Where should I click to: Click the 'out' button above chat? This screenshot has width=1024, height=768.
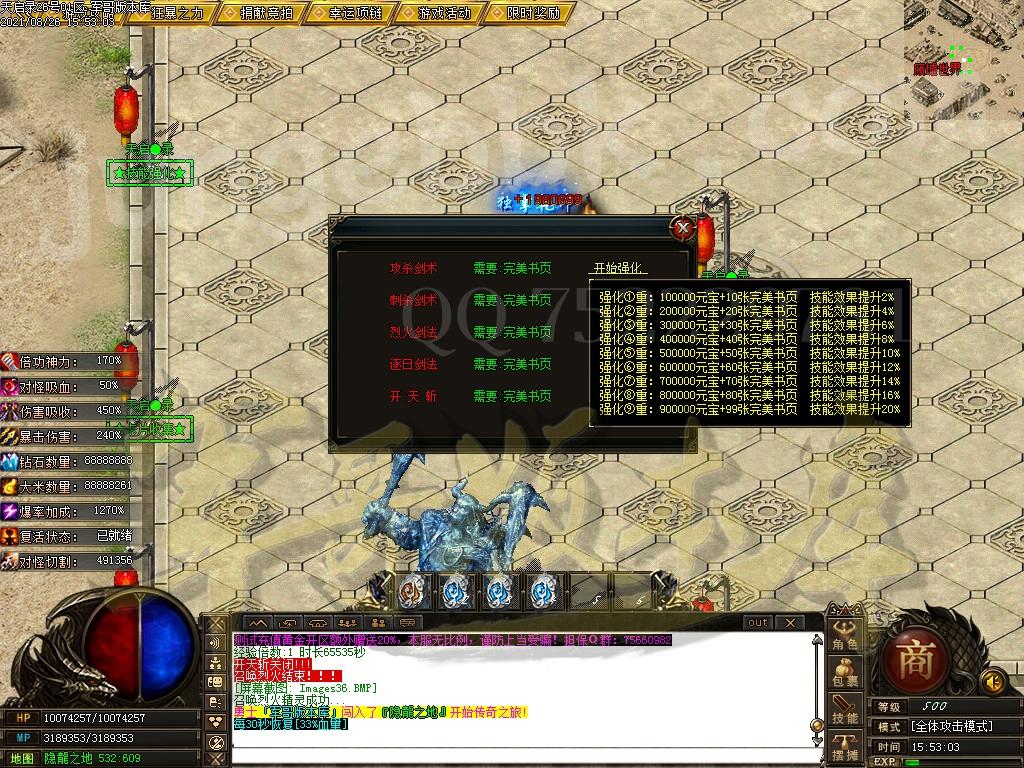tap(758, 623)
